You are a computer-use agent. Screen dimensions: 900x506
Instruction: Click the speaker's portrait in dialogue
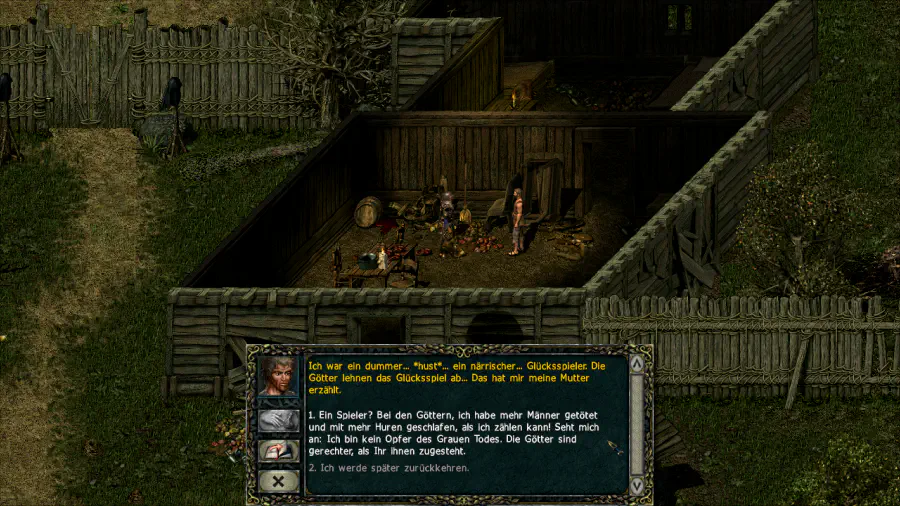tap(278, 377)
